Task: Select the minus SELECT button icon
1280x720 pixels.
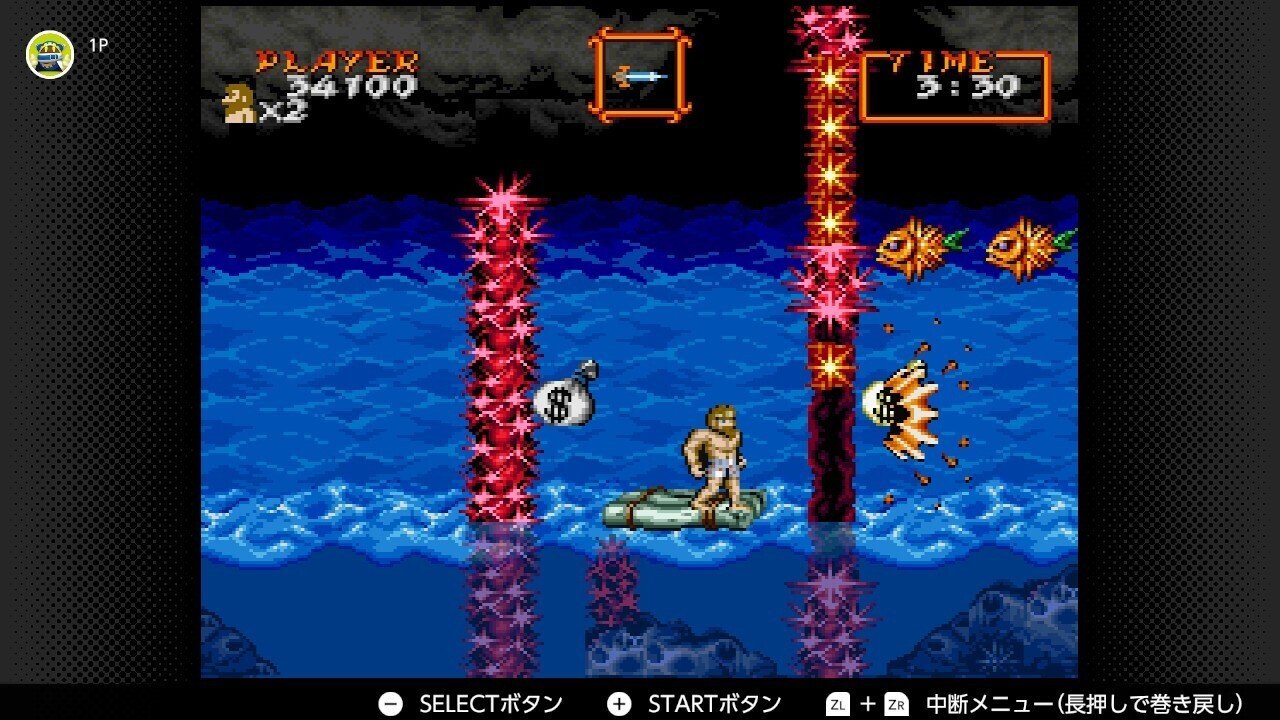Action: click(x=390, y=703)
